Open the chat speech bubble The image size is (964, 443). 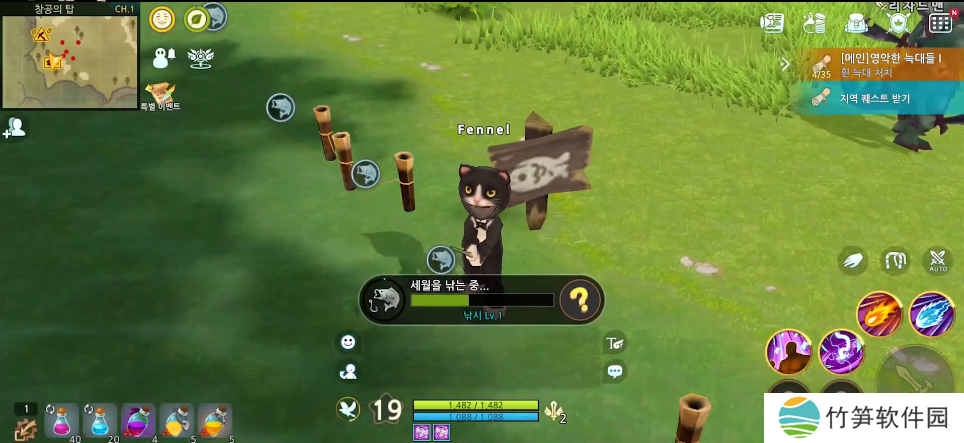[x=616, y=371]
